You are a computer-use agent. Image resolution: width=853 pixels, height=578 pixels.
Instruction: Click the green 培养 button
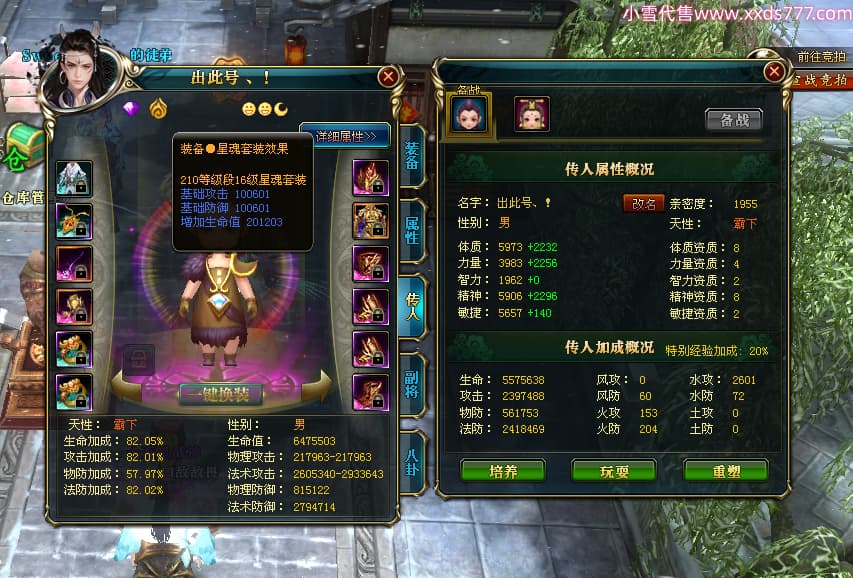click(502, 471)
